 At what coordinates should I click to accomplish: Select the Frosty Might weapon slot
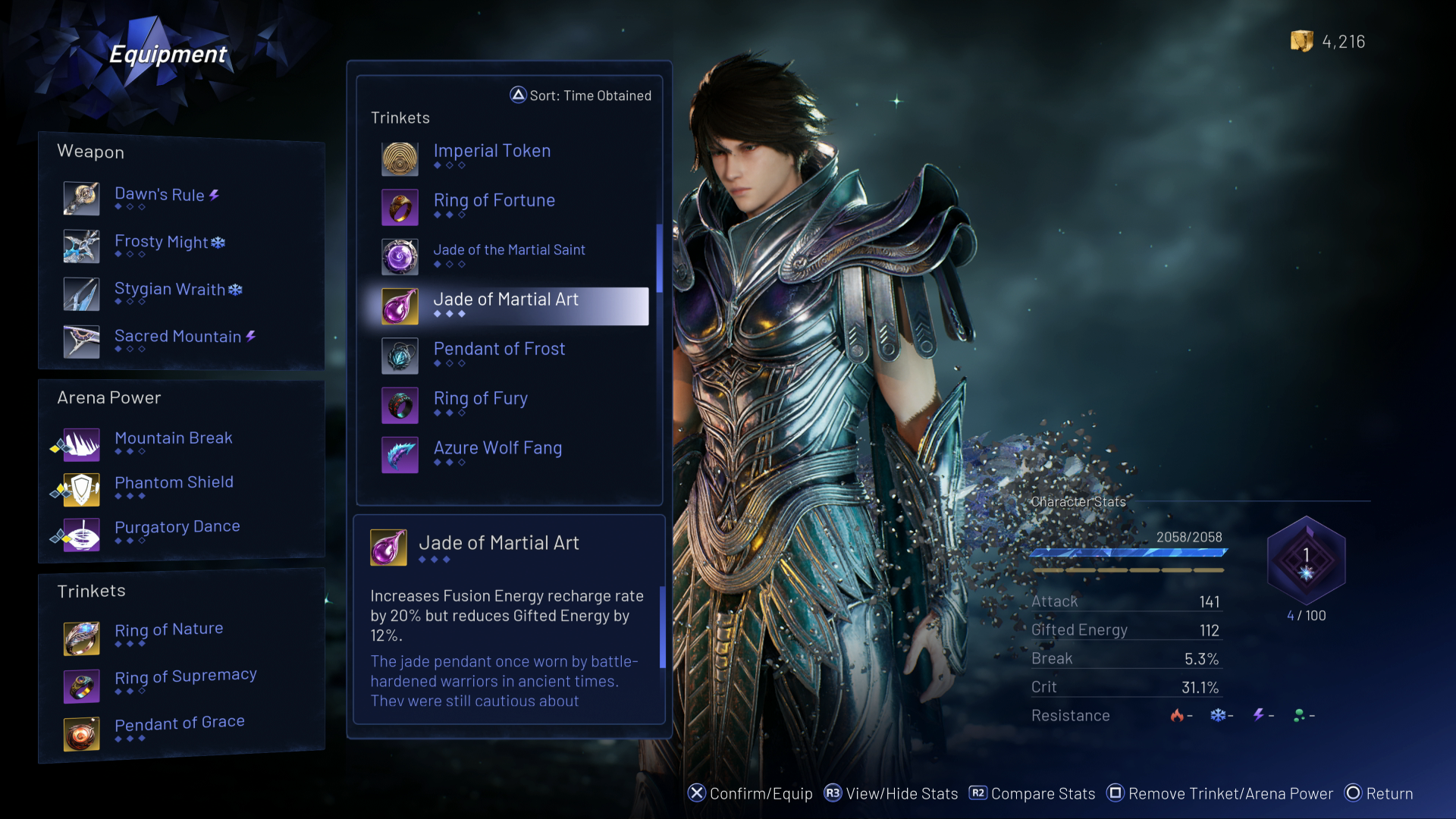coord(162,243)
